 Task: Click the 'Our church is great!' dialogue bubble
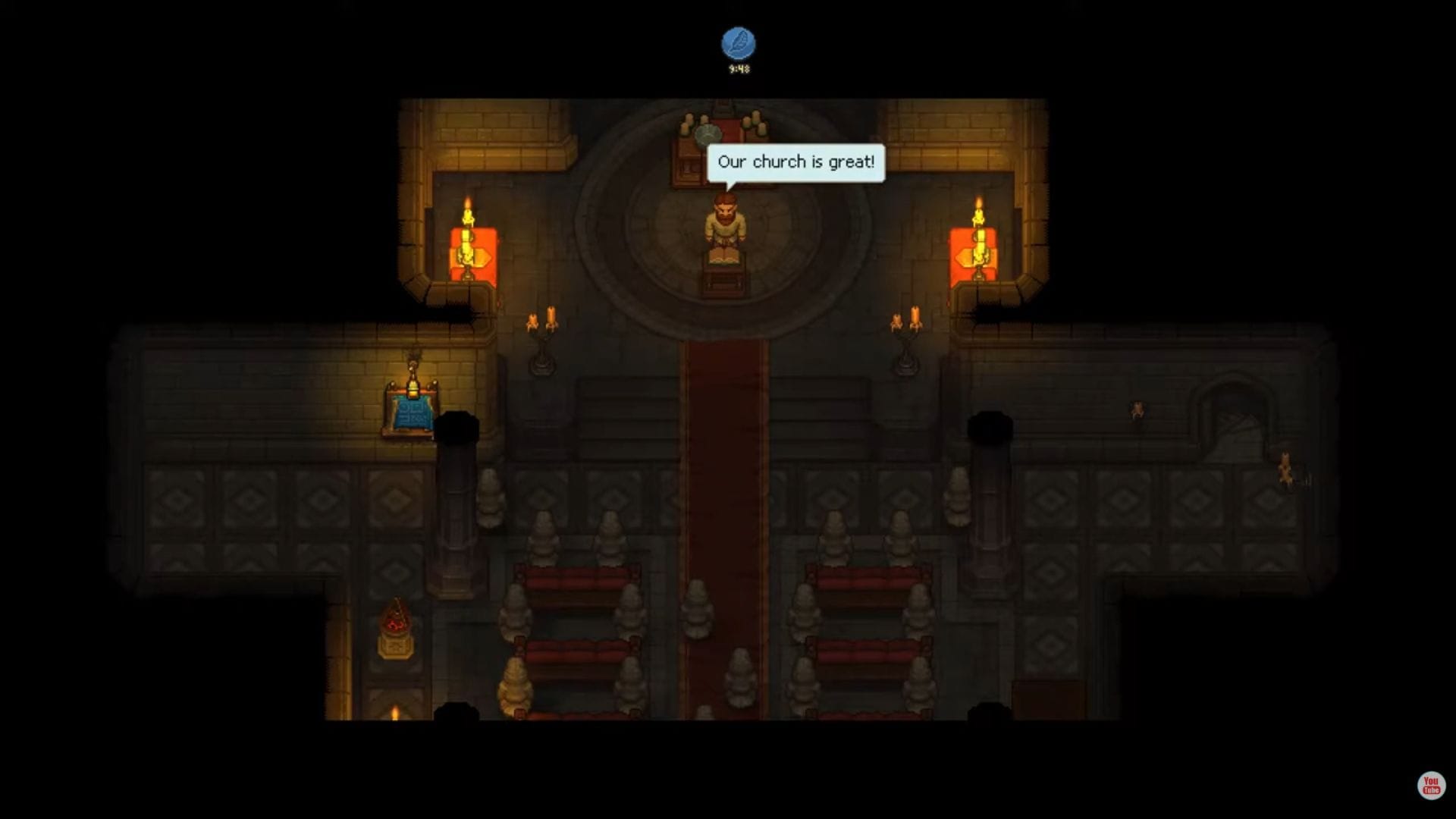797,161
